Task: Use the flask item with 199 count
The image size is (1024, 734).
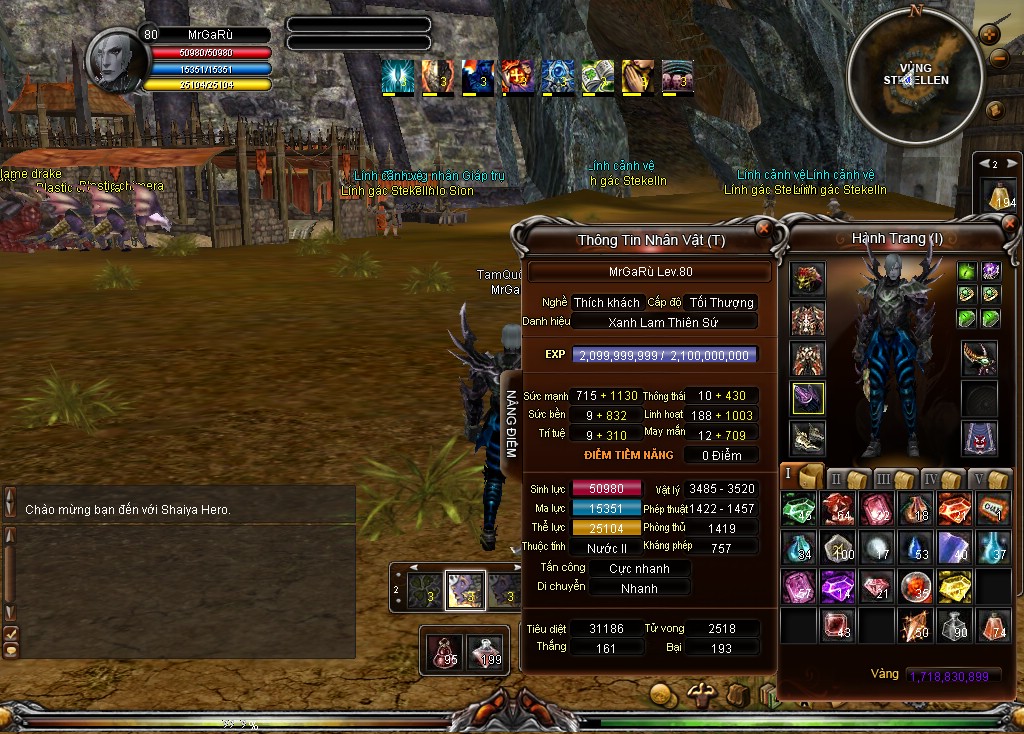Action: coord(487,652)
